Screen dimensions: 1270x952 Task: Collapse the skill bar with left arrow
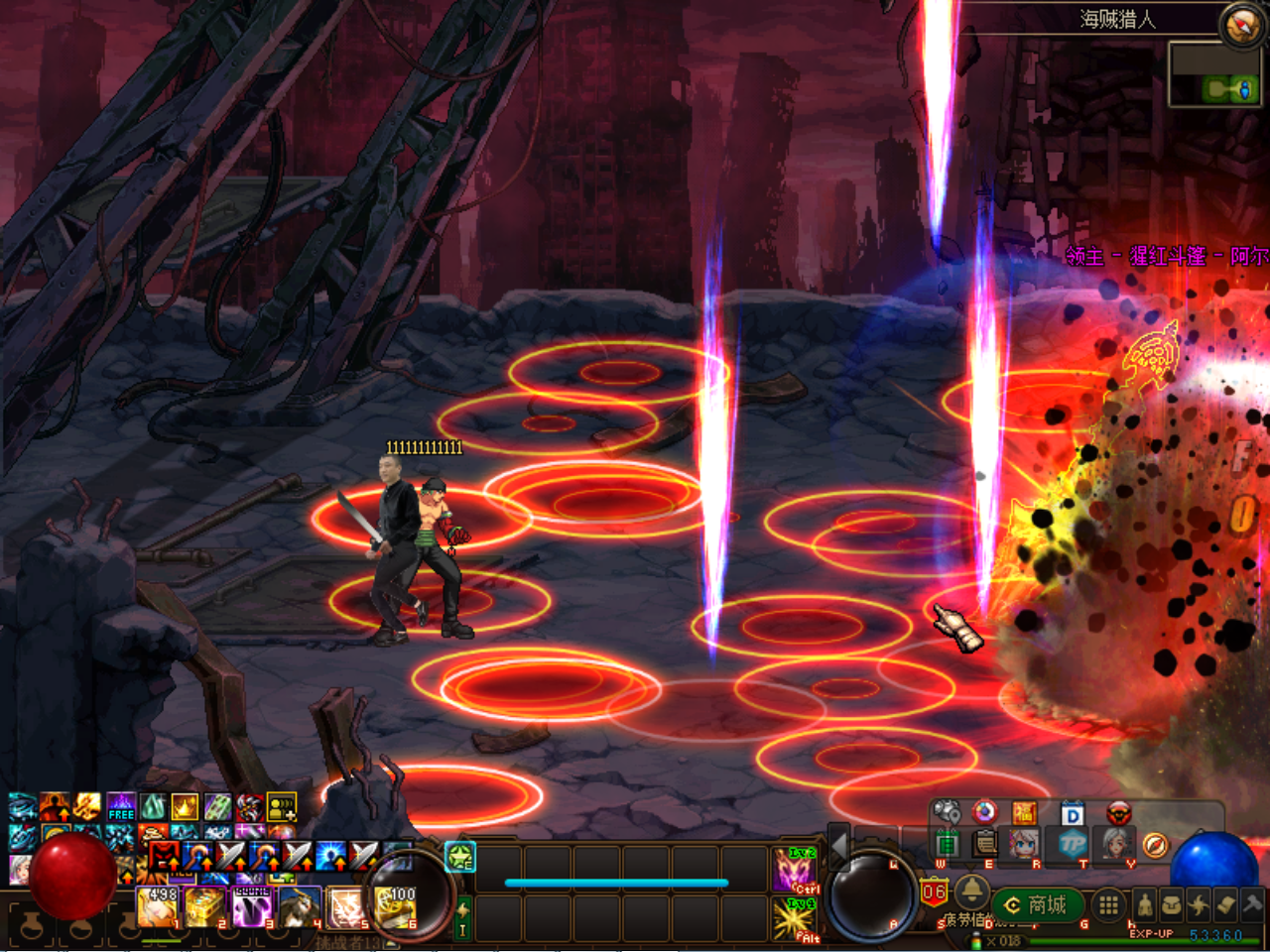click(838, 845)
